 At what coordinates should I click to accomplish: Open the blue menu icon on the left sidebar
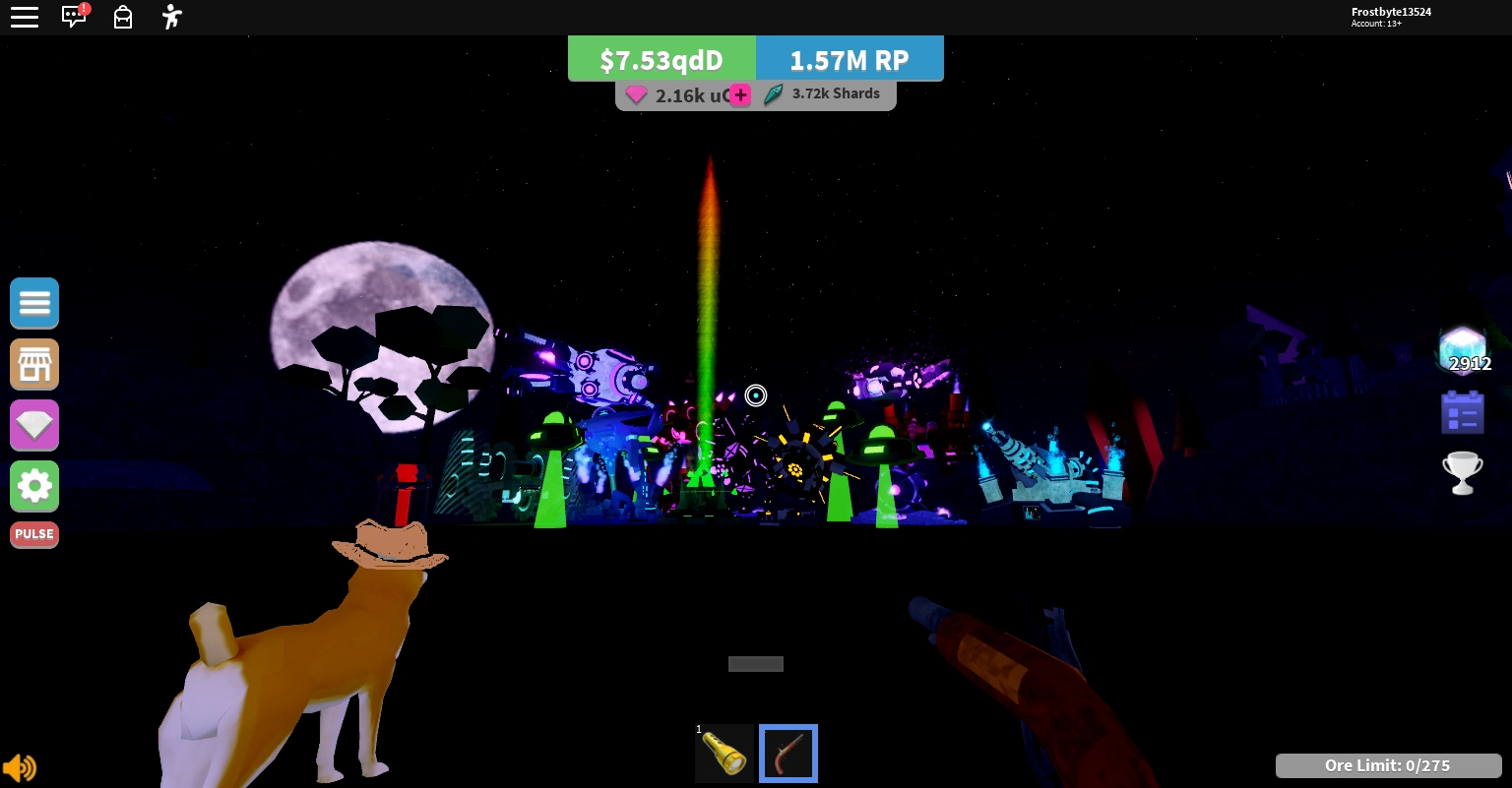click(x=34, y=303)
